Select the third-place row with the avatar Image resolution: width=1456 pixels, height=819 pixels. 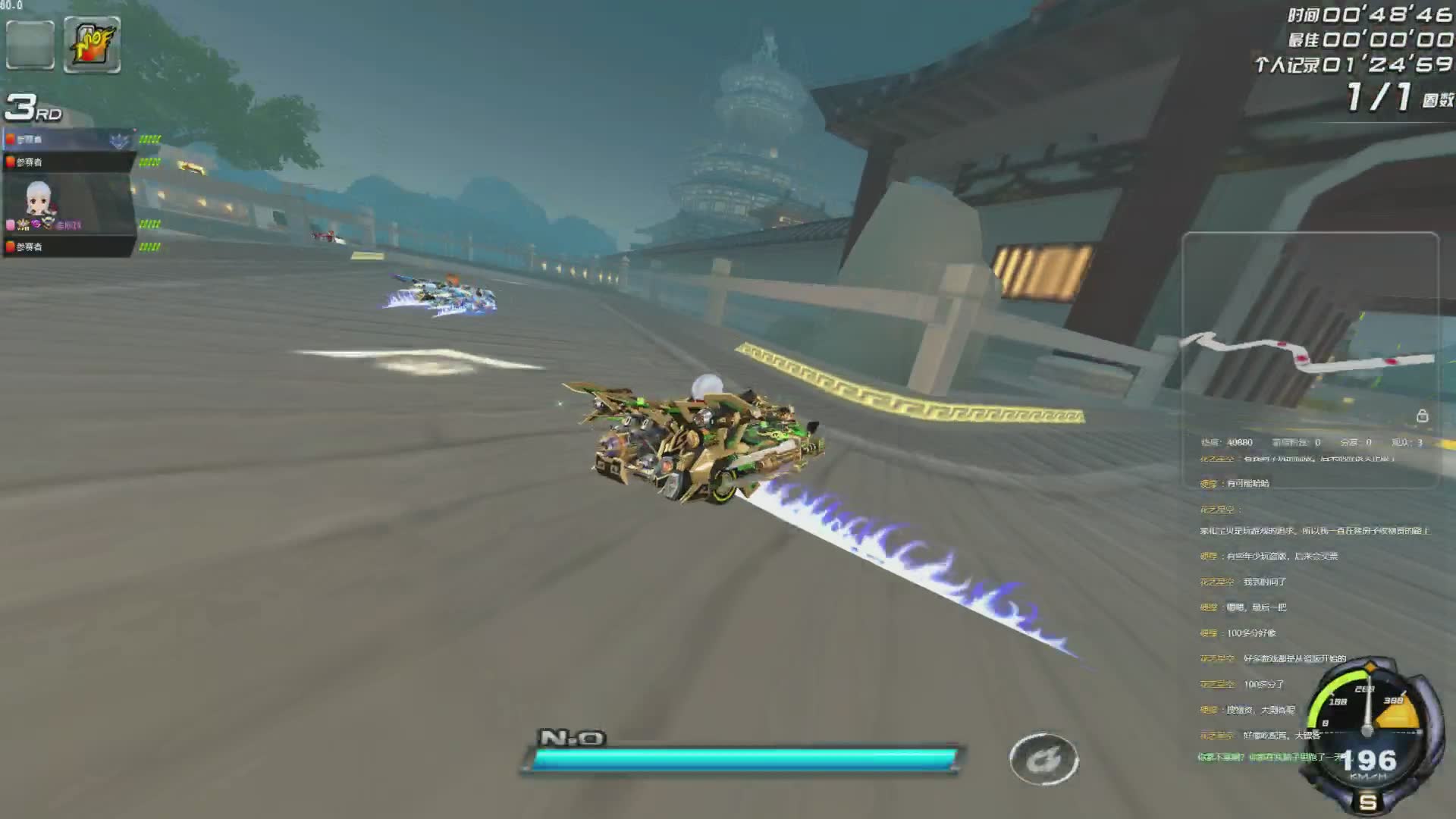tap(68, 203)
